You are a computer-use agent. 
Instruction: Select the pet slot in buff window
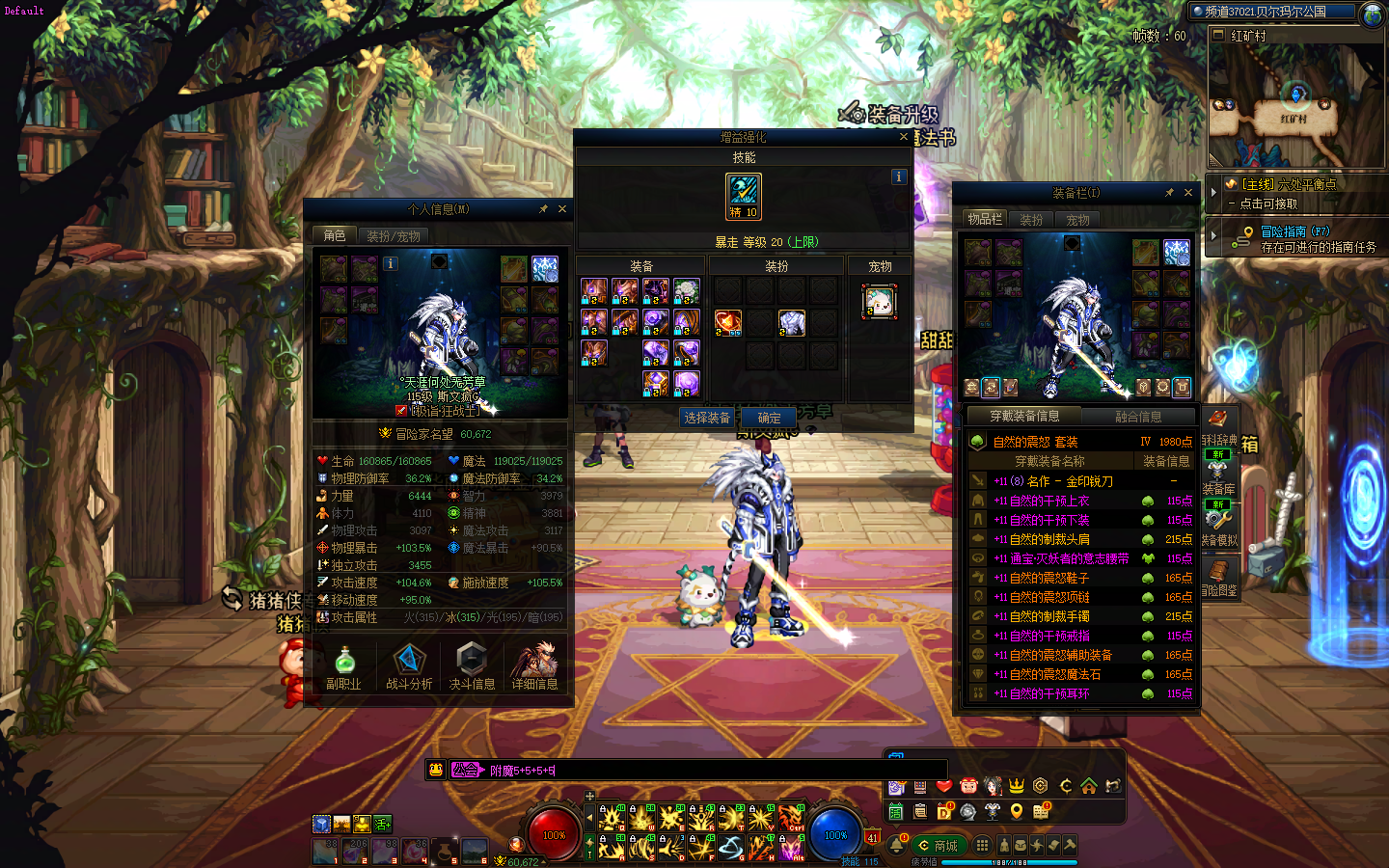point(879,302)
